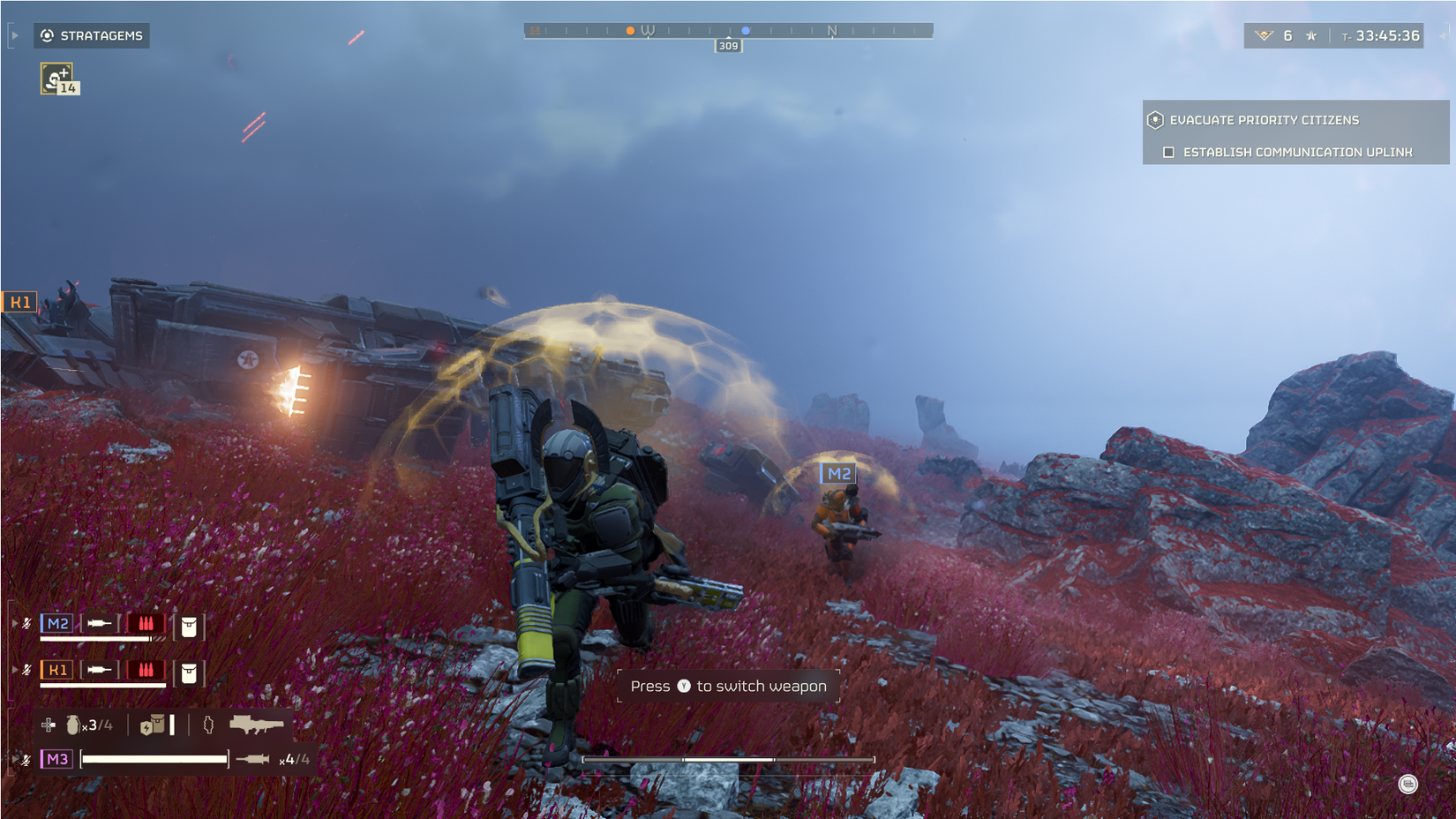Click the grenade icon showing x3/4
1456x819 pixels.
(x=72, y=725)
